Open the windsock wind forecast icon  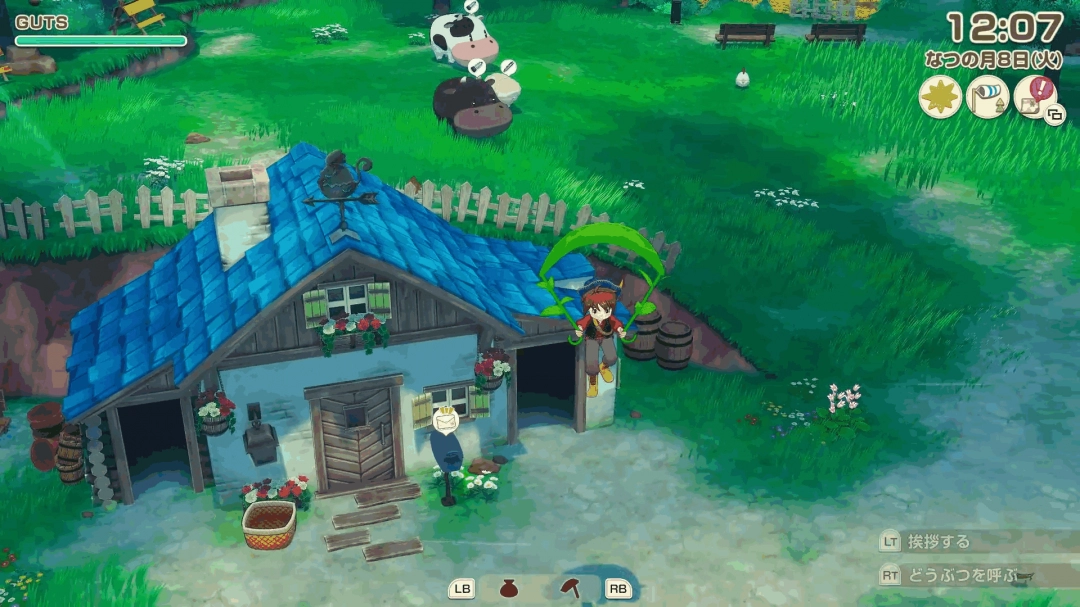pos(988,97)
